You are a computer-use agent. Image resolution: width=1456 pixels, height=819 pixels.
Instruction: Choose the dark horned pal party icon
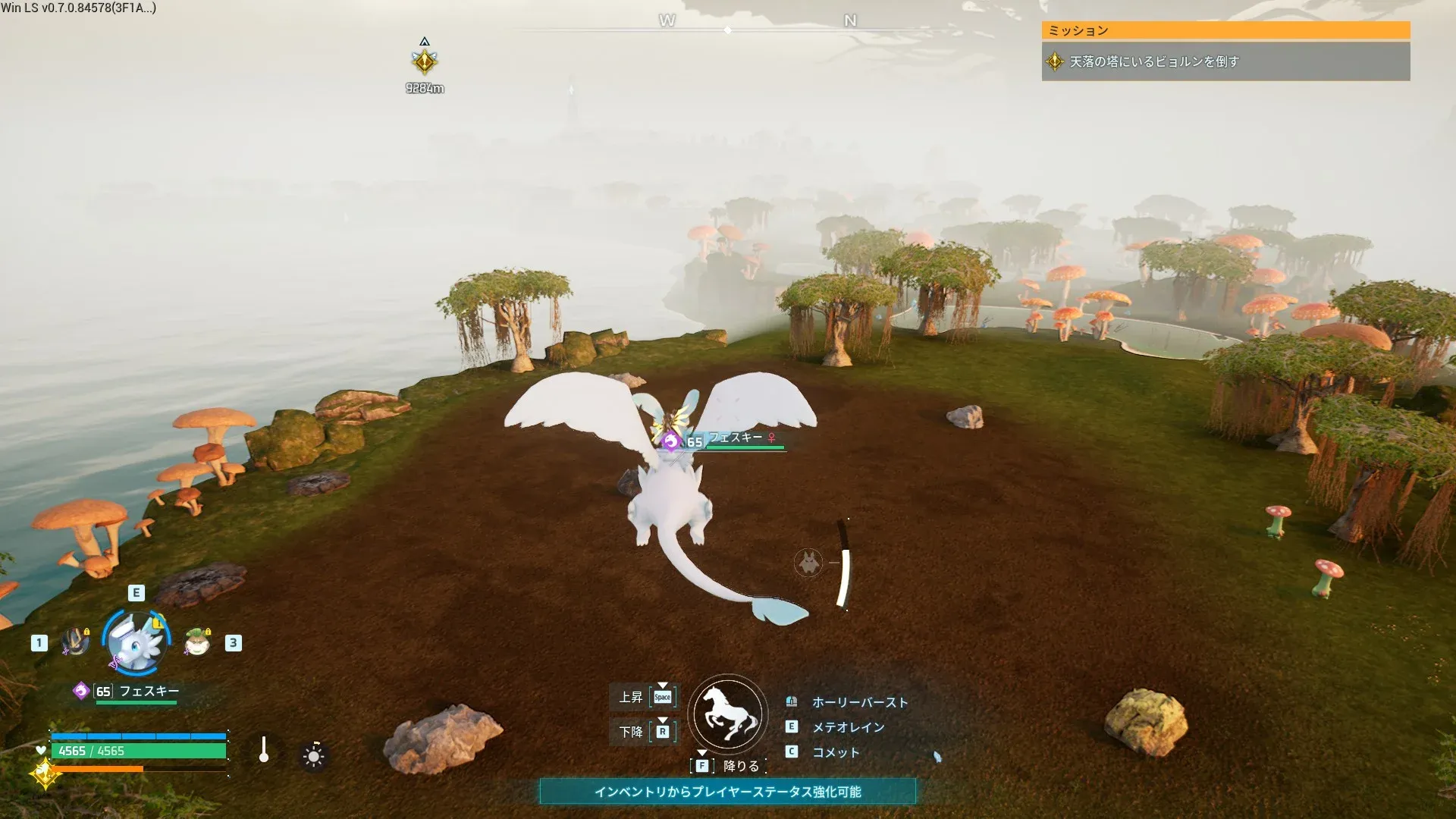[76, 642]
